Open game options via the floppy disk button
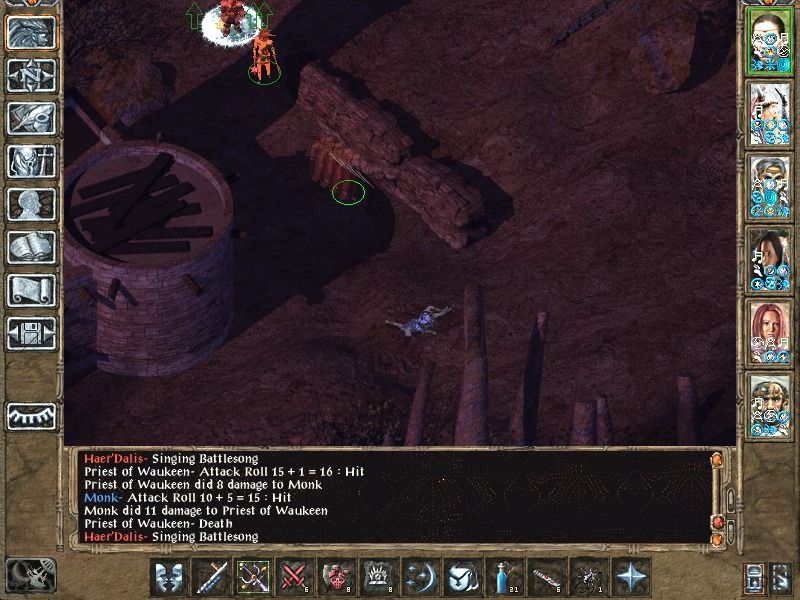The height and width of the screenshot is (600, 800). pyautogui.click(x=31, y=333)
